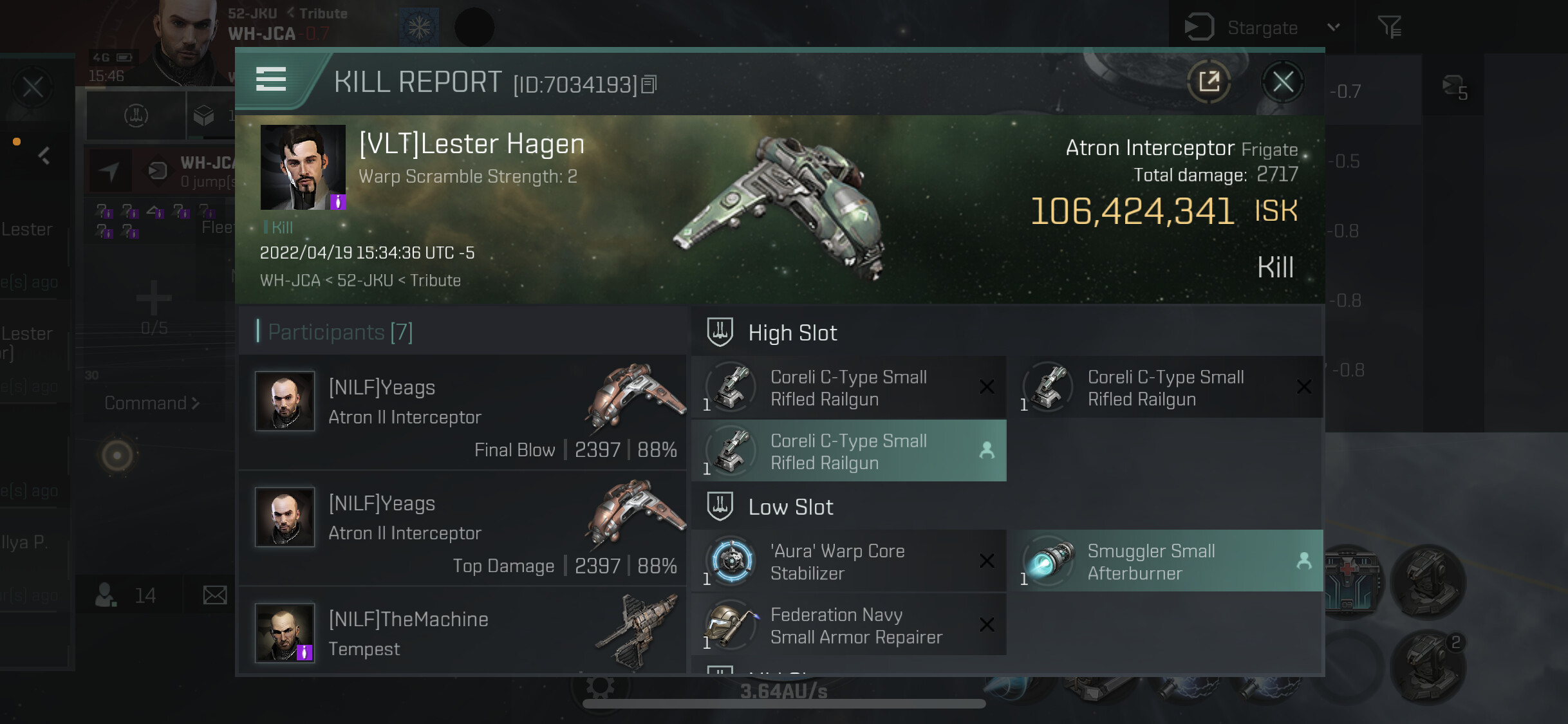Image resolution: width=1568 pixels, height=724 pixels.
Task: Close the left side panel
Action: tap(33, 87)
